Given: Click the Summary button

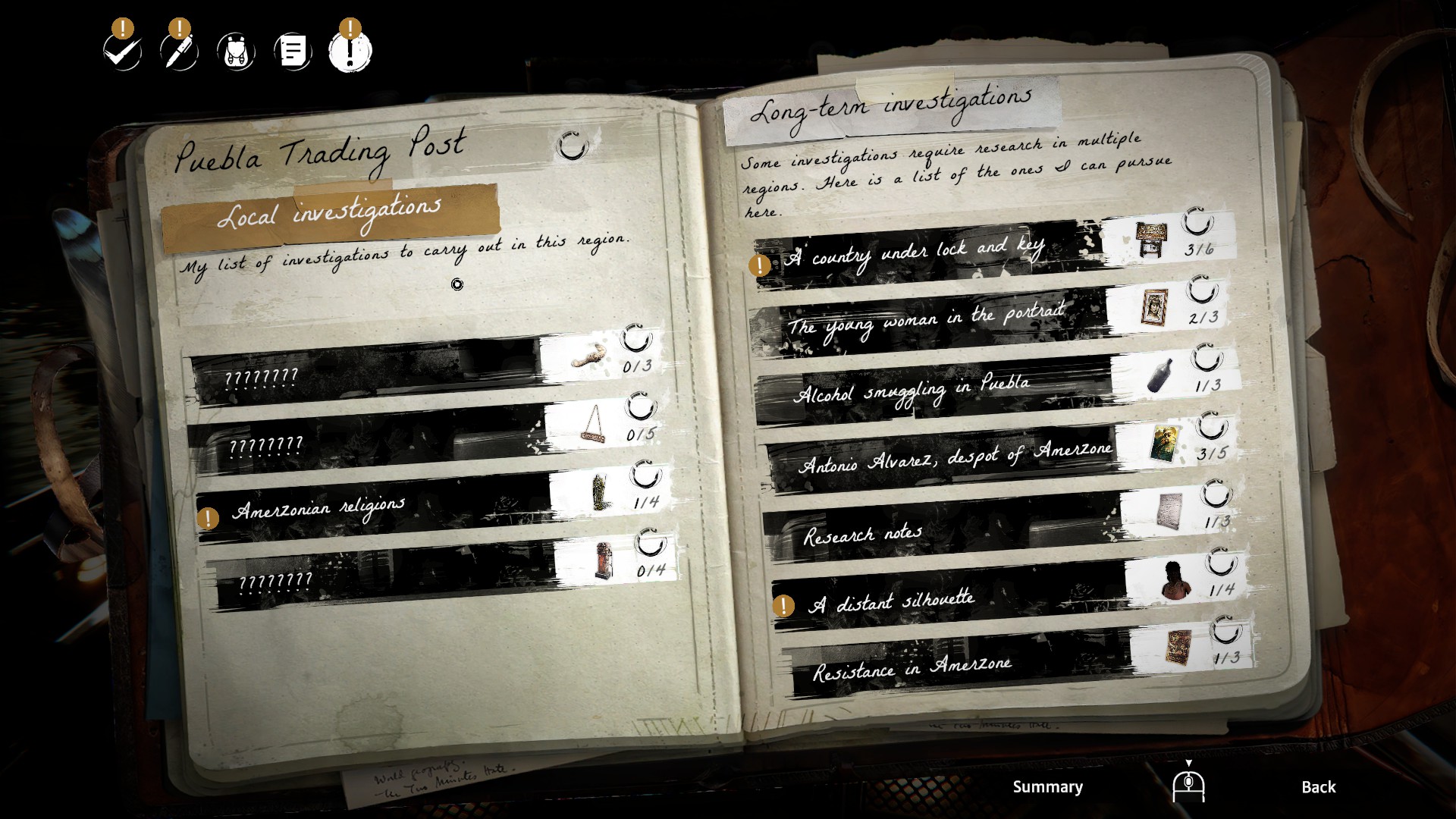Looking at the screenshot, I should click(1047, 787).
